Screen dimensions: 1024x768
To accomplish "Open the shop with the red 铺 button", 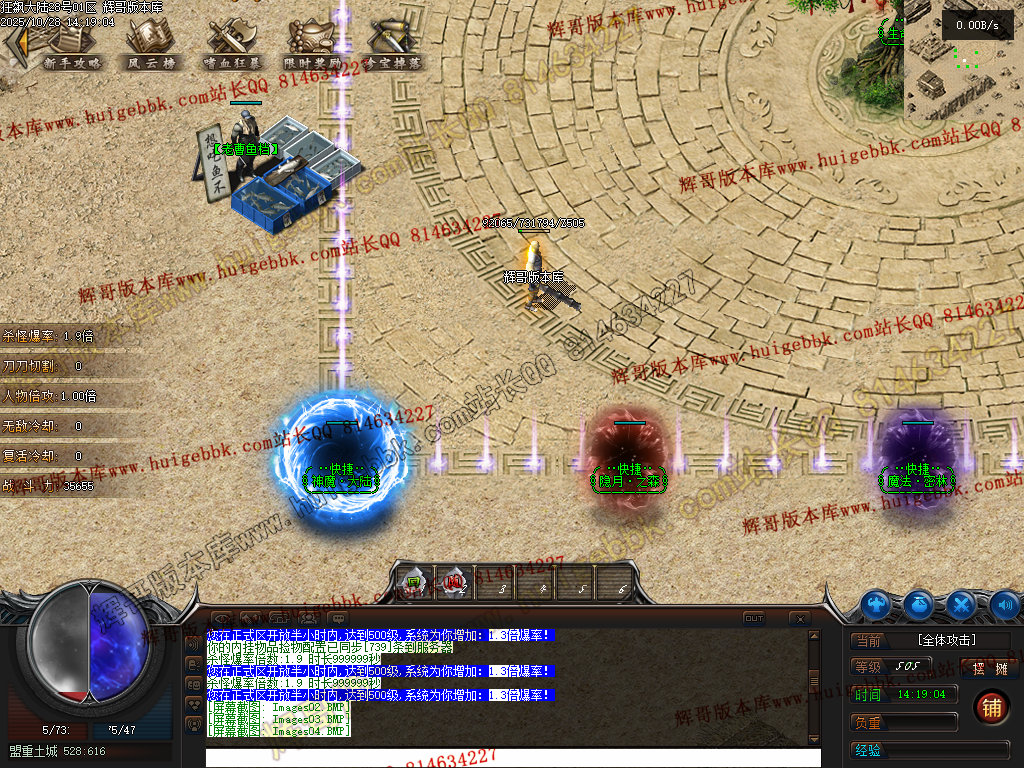I will pos(991,708).
